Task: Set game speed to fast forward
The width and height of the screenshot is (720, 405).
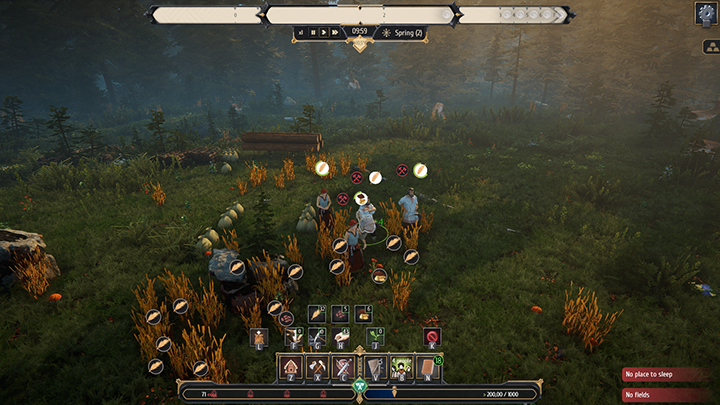Action: (337, 33)
